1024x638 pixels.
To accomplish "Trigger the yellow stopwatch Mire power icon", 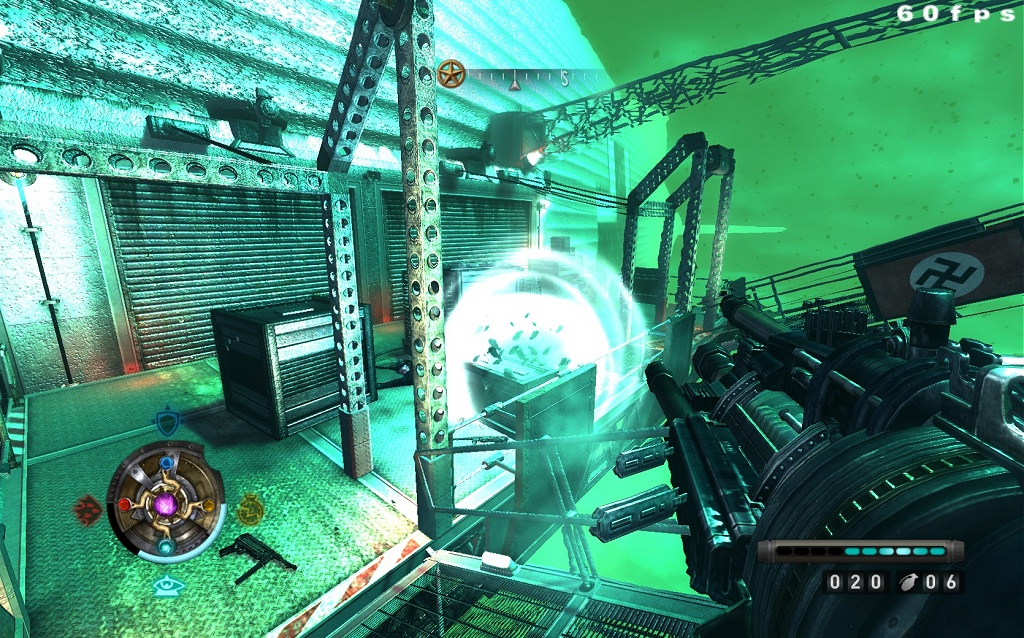I will pyautogui.click(x=249, y=509).
